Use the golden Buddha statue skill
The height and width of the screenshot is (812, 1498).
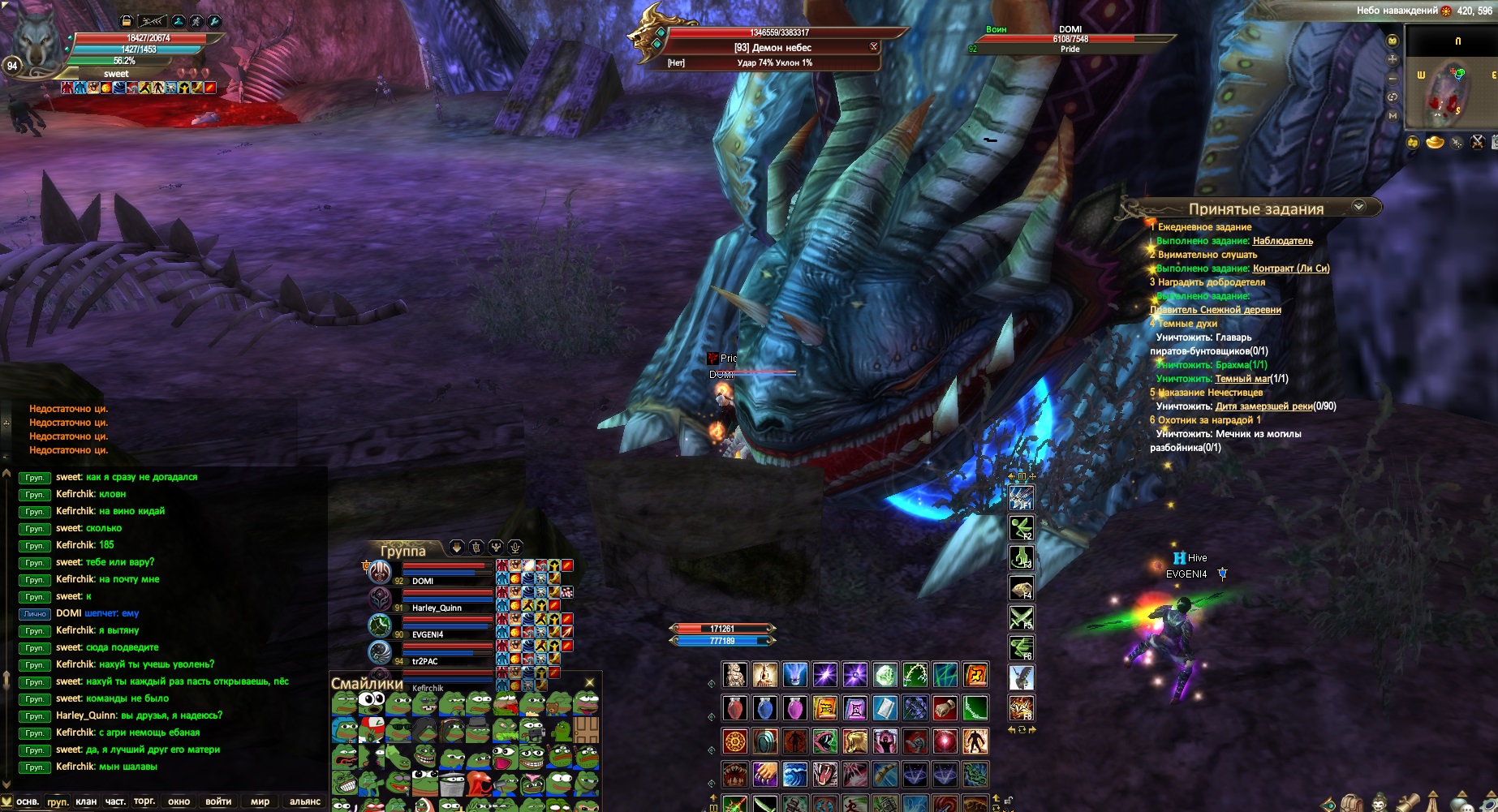pos(765,675)
